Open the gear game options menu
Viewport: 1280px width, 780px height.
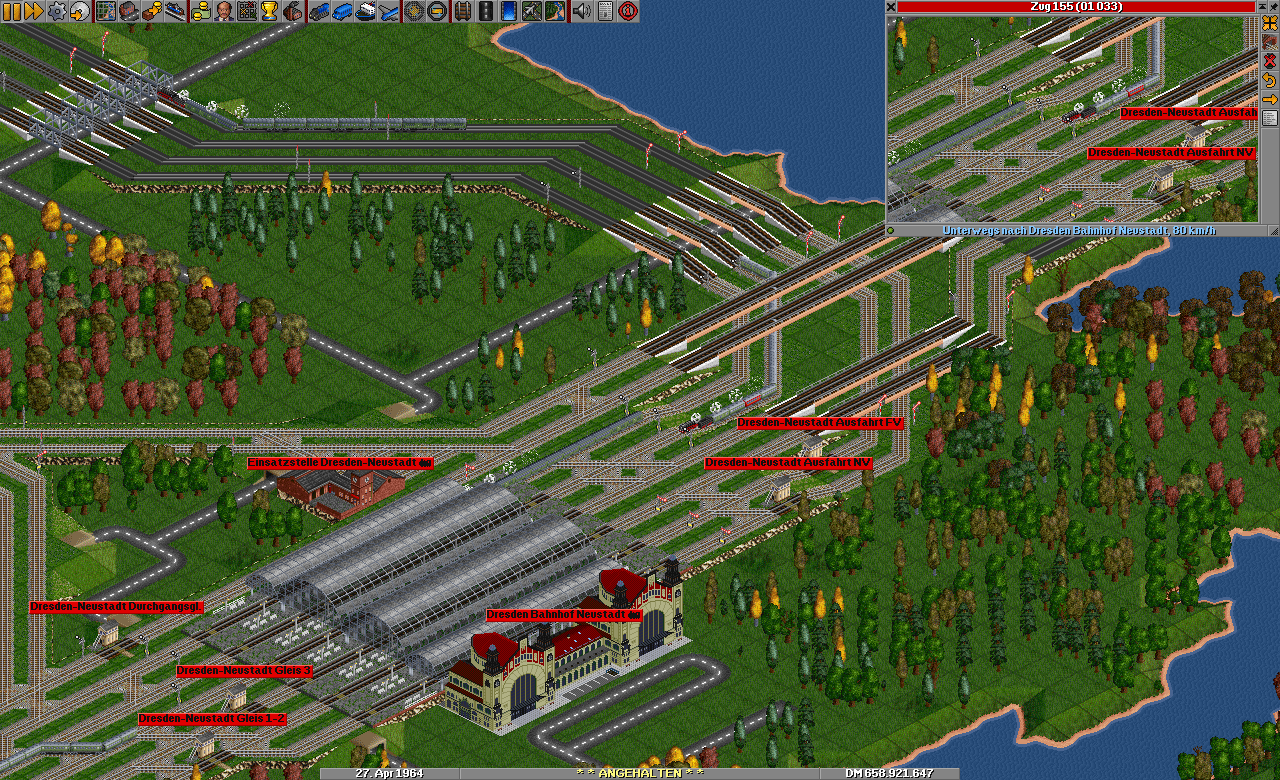point(57,11)
